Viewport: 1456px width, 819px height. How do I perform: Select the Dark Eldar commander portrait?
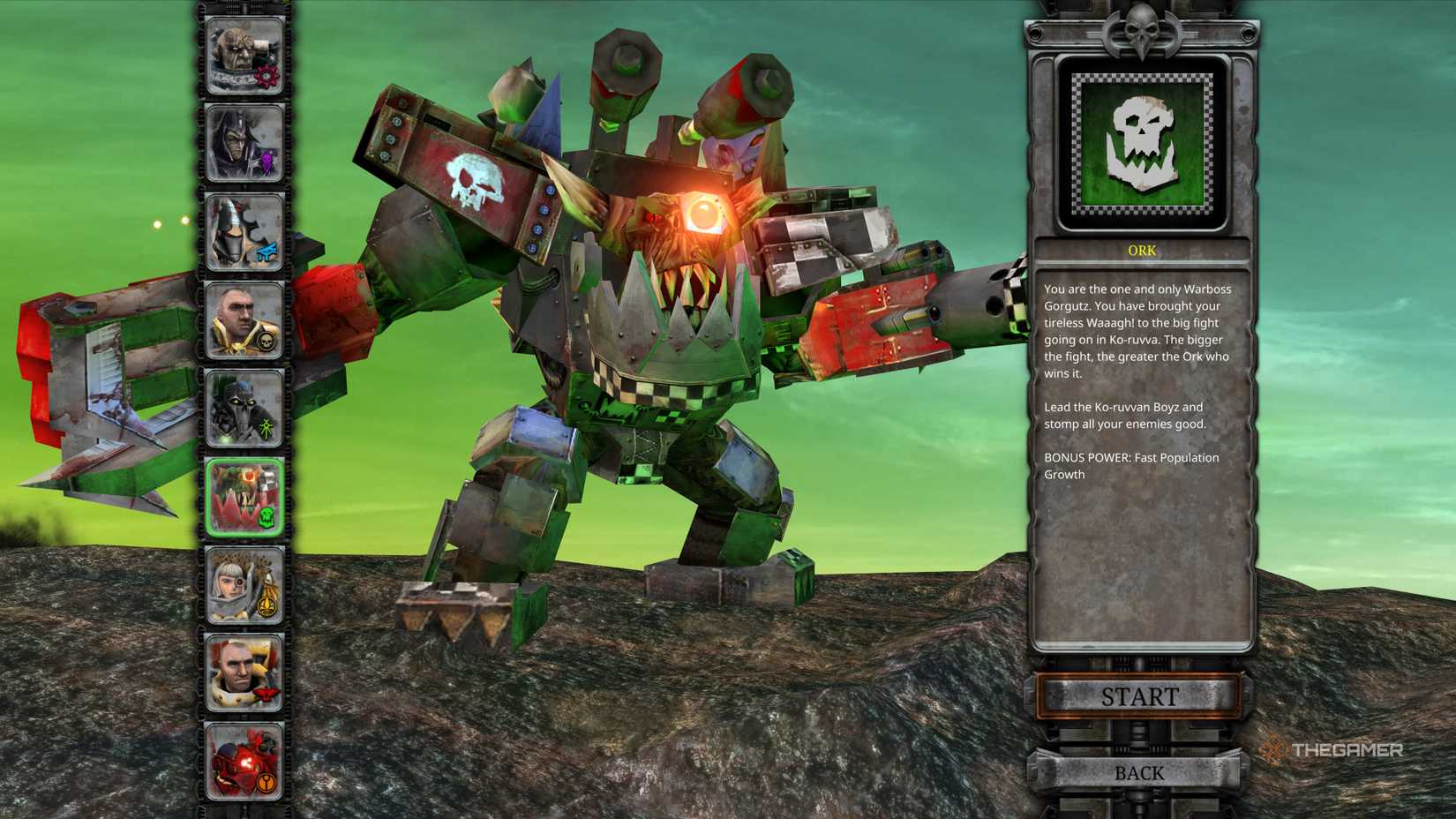tap(243, 141)
